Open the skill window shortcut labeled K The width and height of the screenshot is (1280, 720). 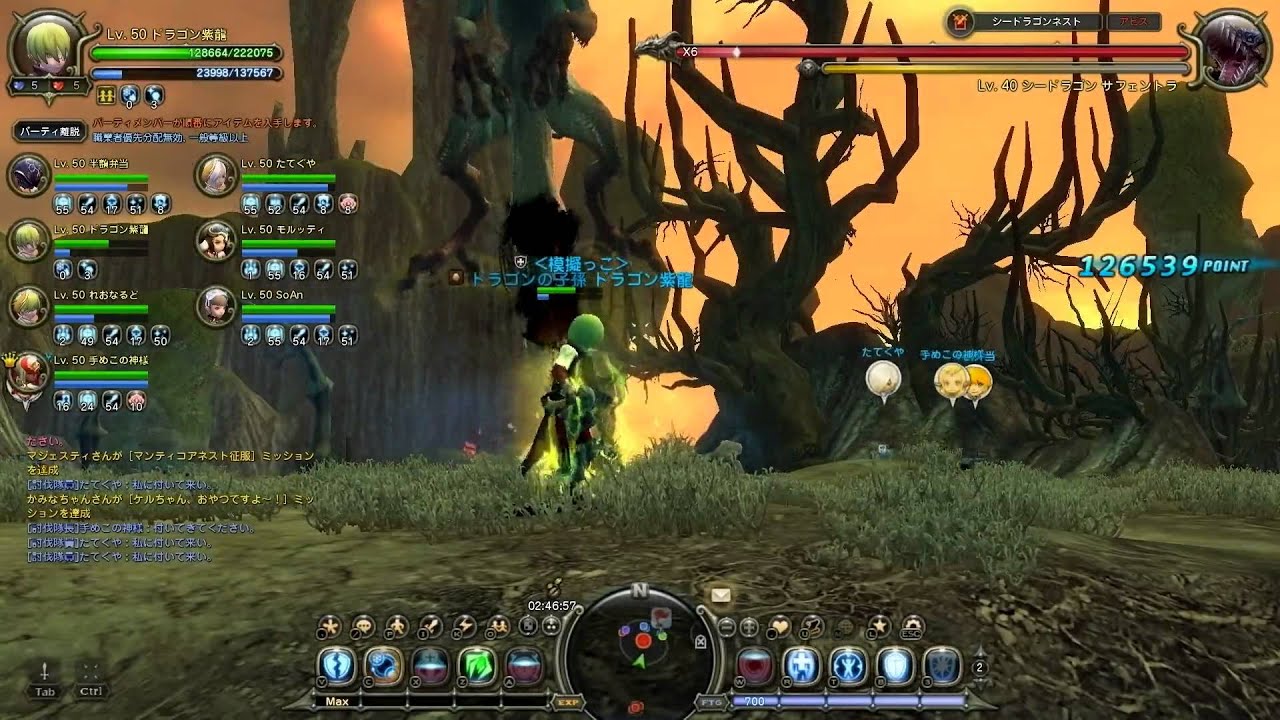pos(463,625)
